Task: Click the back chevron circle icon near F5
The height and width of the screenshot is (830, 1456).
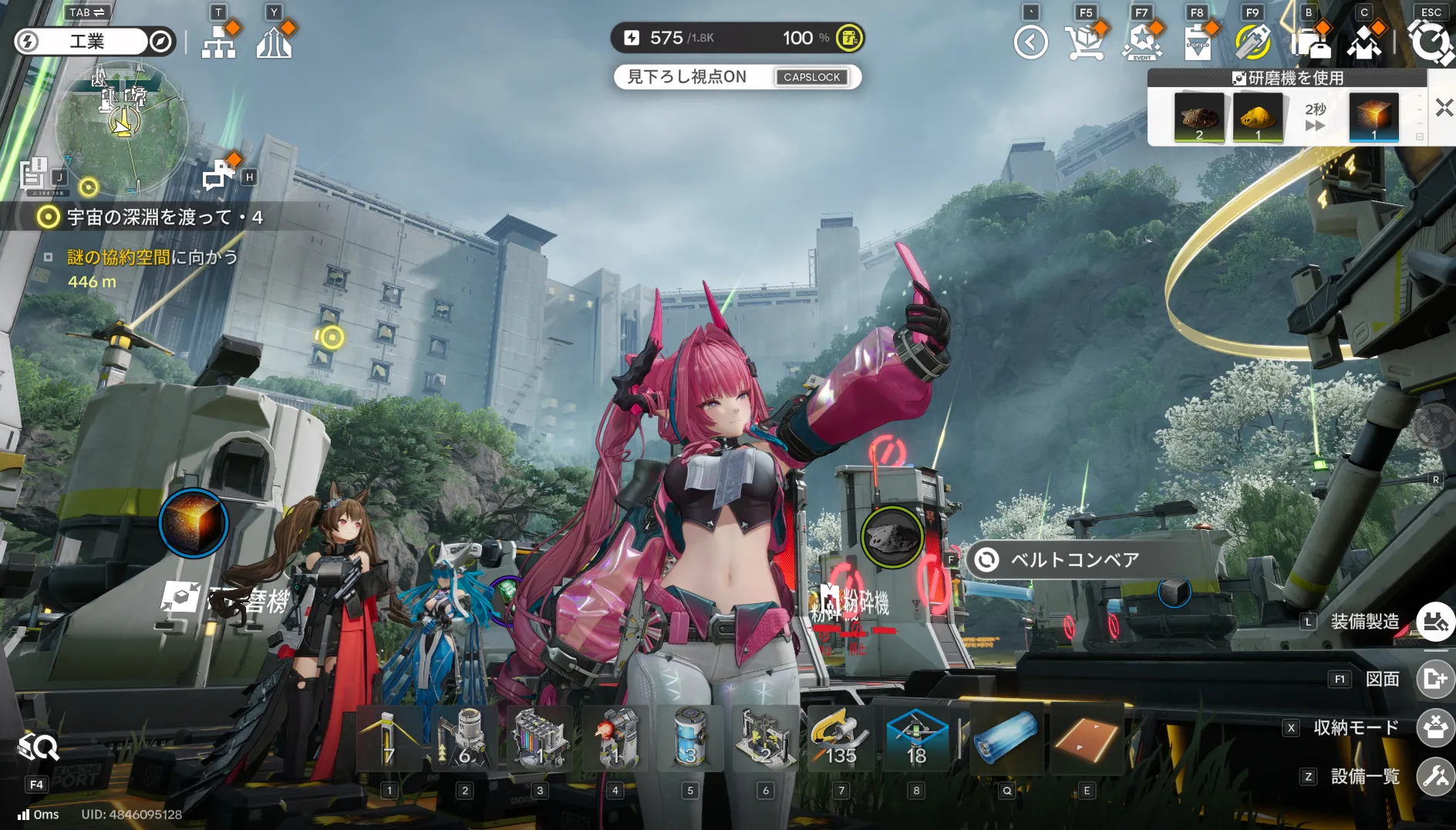Action: coord(1031,41)
